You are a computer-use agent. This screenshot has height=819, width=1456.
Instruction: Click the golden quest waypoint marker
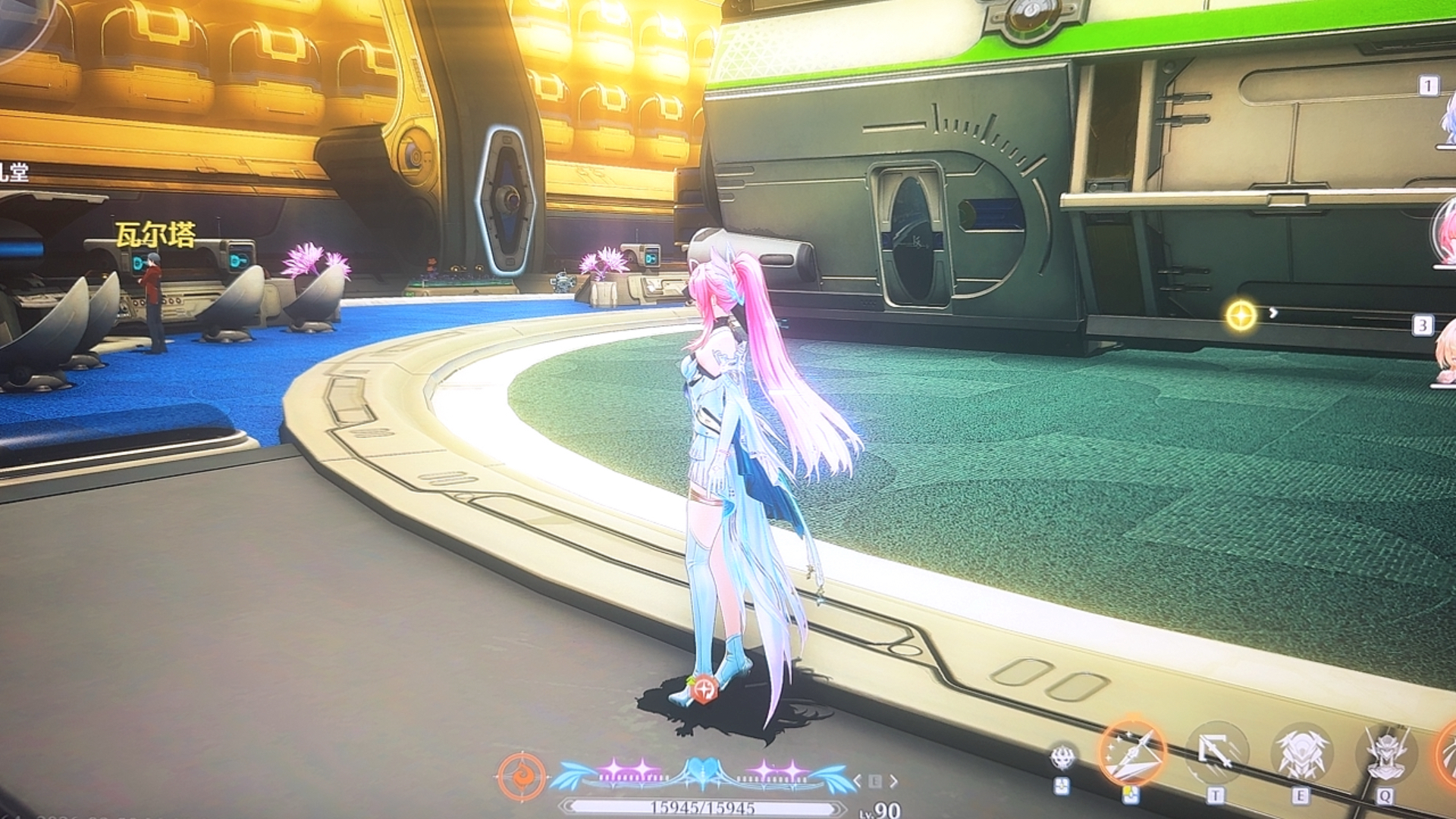click(x=1241, y=315)
